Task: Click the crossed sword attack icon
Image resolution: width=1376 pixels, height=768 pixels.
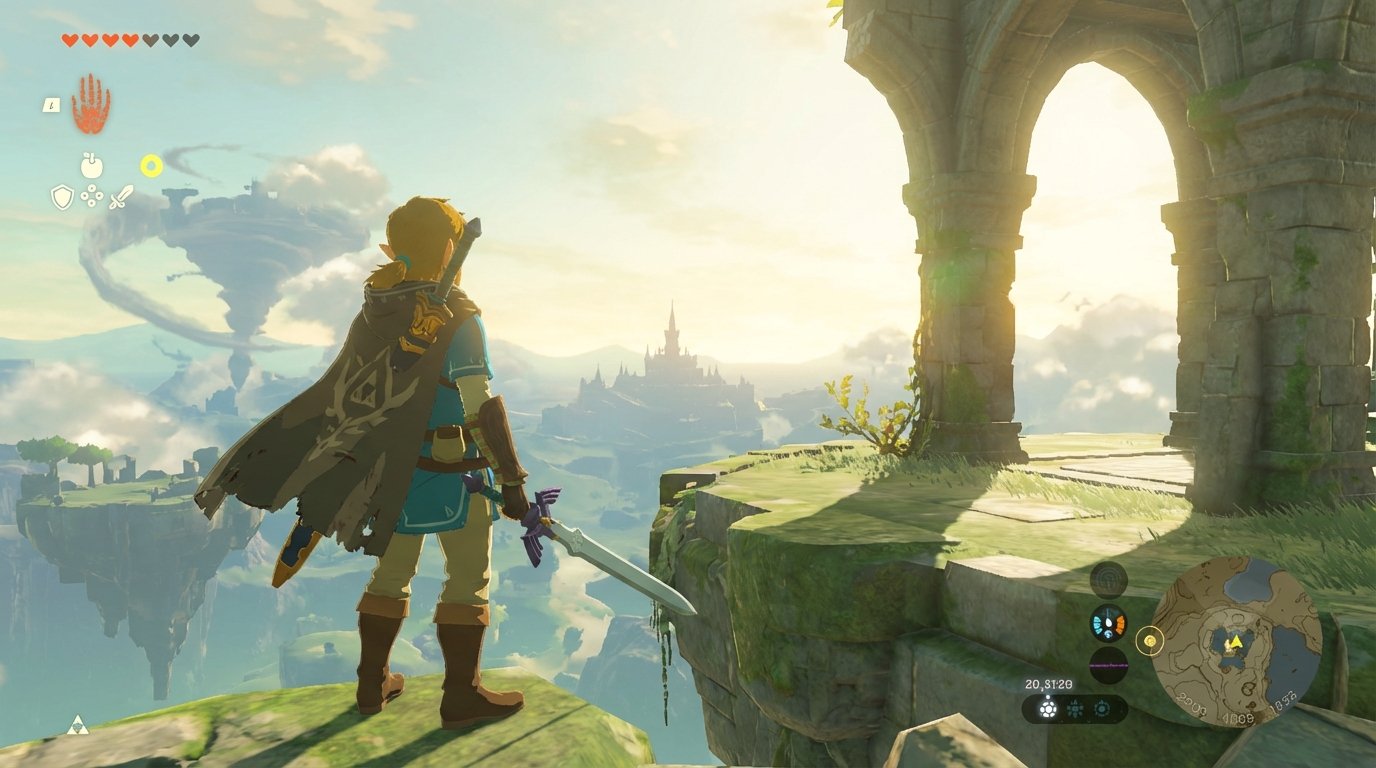Action: (120, 197)
